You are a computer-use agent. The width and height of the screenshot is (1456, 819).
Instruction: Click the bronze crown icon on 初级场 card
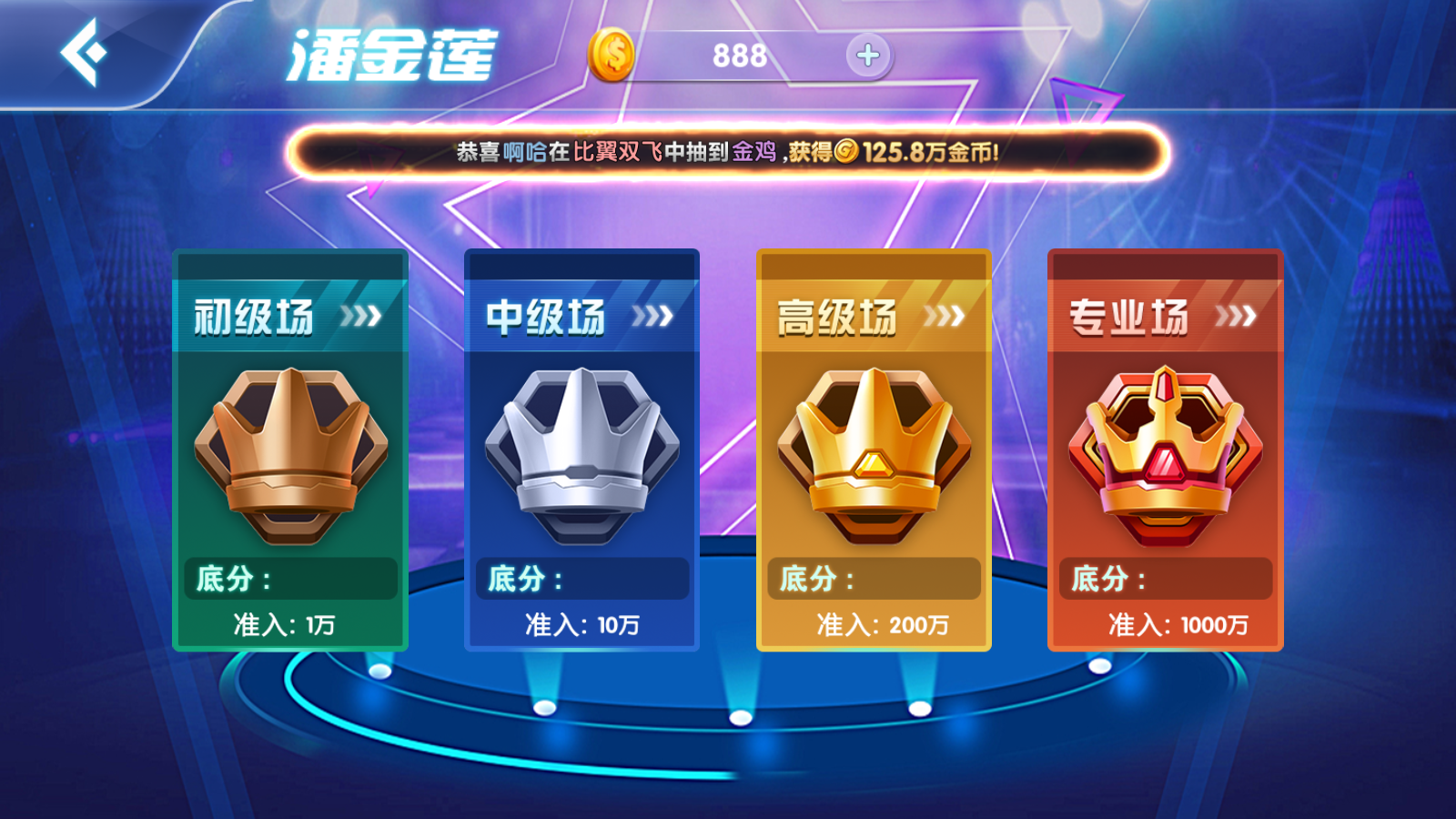tap(289, 455)
